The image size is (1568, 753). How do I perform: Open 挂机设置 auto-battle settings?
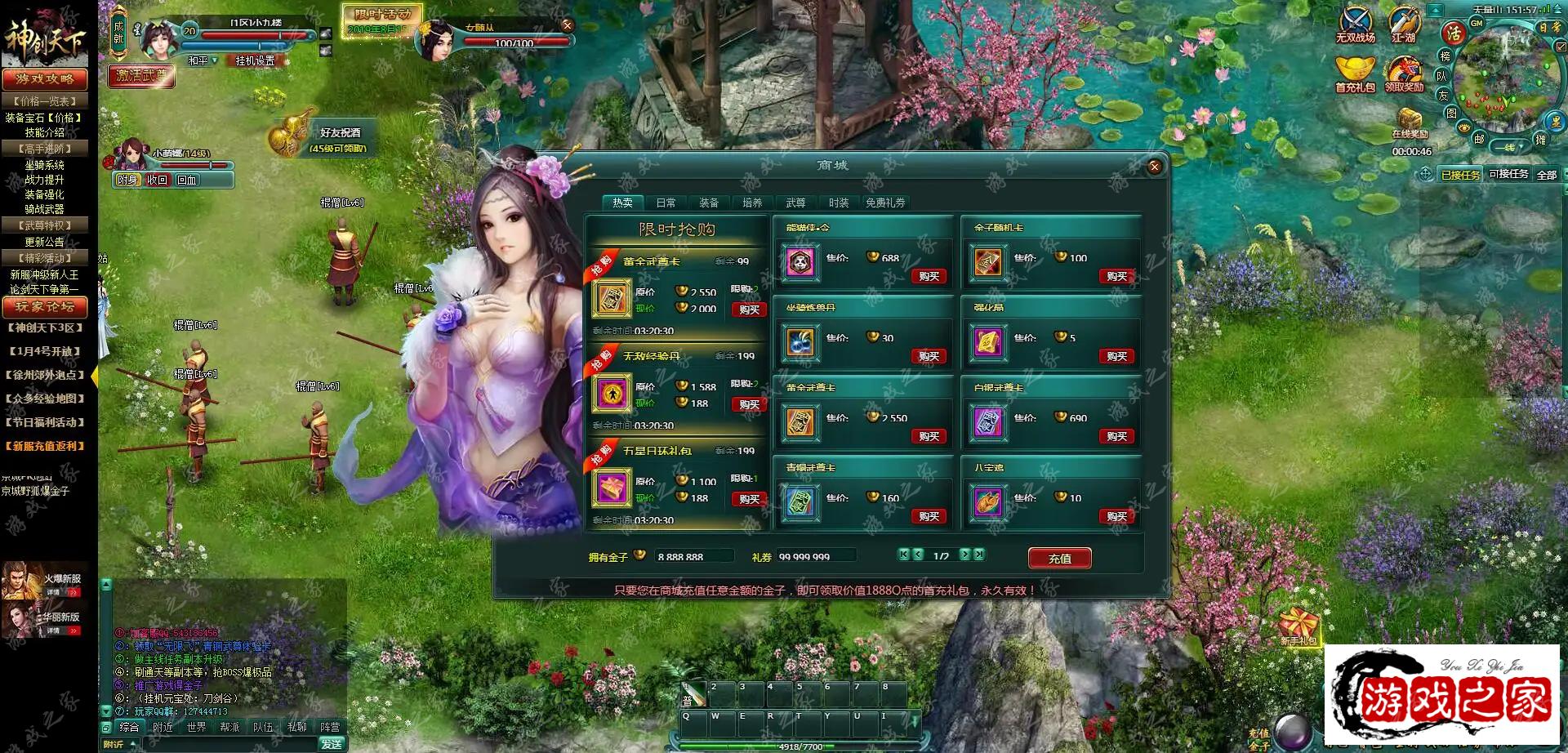tap(255, 60)
